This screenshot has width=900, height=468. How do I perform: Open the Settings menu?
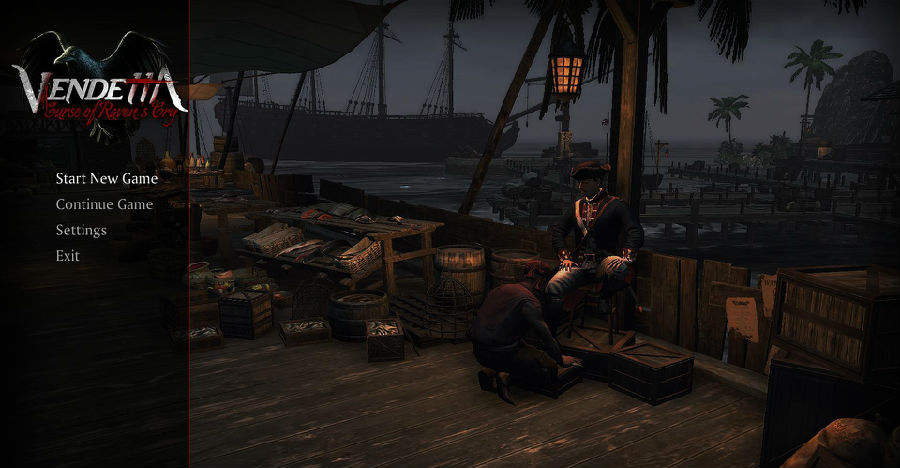[x=81, y=230]
